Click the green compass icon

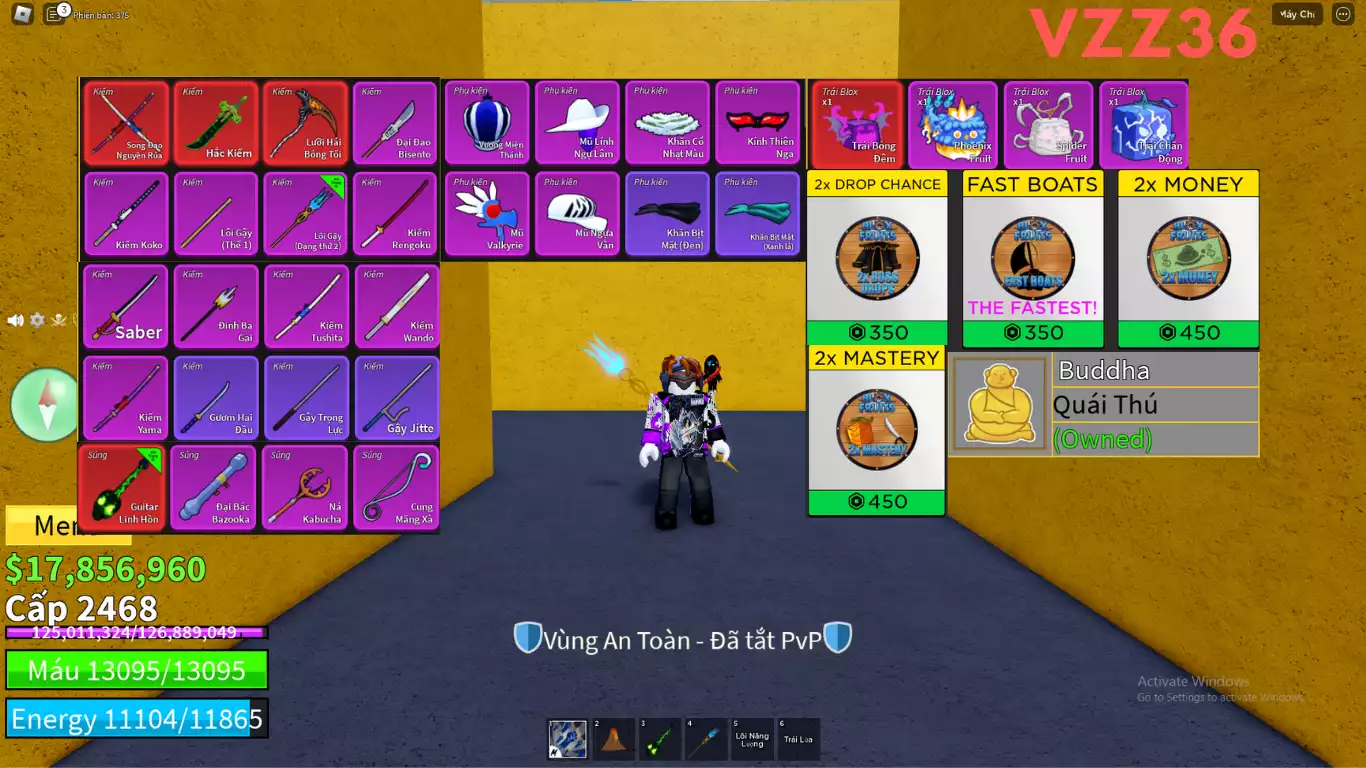(x=44, y=405)
